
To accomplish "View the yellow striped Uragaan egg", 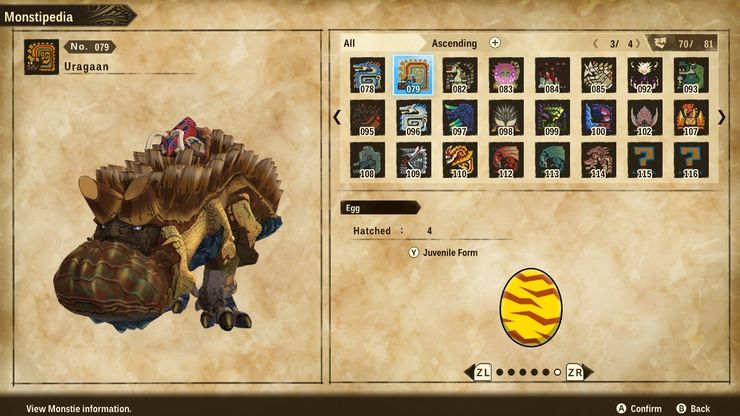I will point(530,307).
